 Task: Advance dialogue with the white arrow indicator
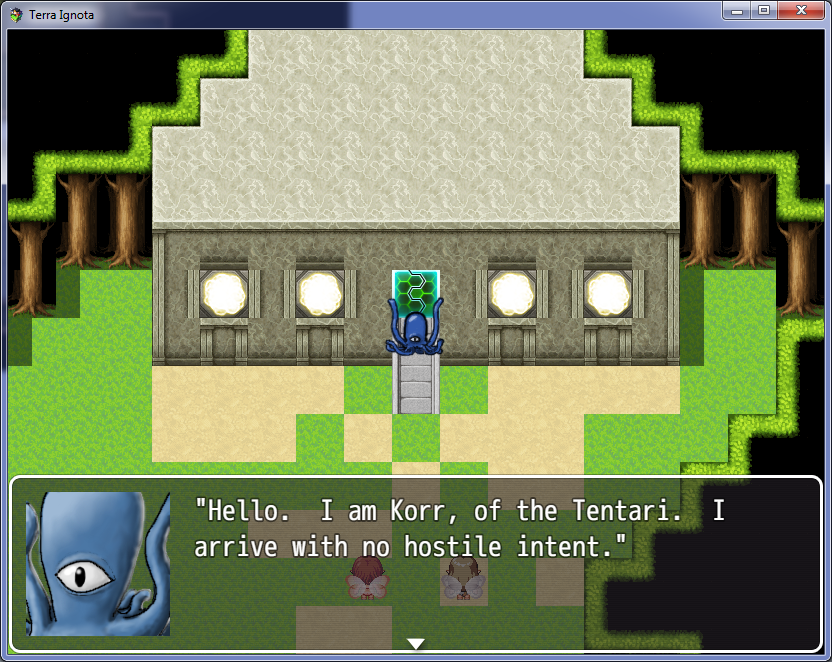[416, 643]
